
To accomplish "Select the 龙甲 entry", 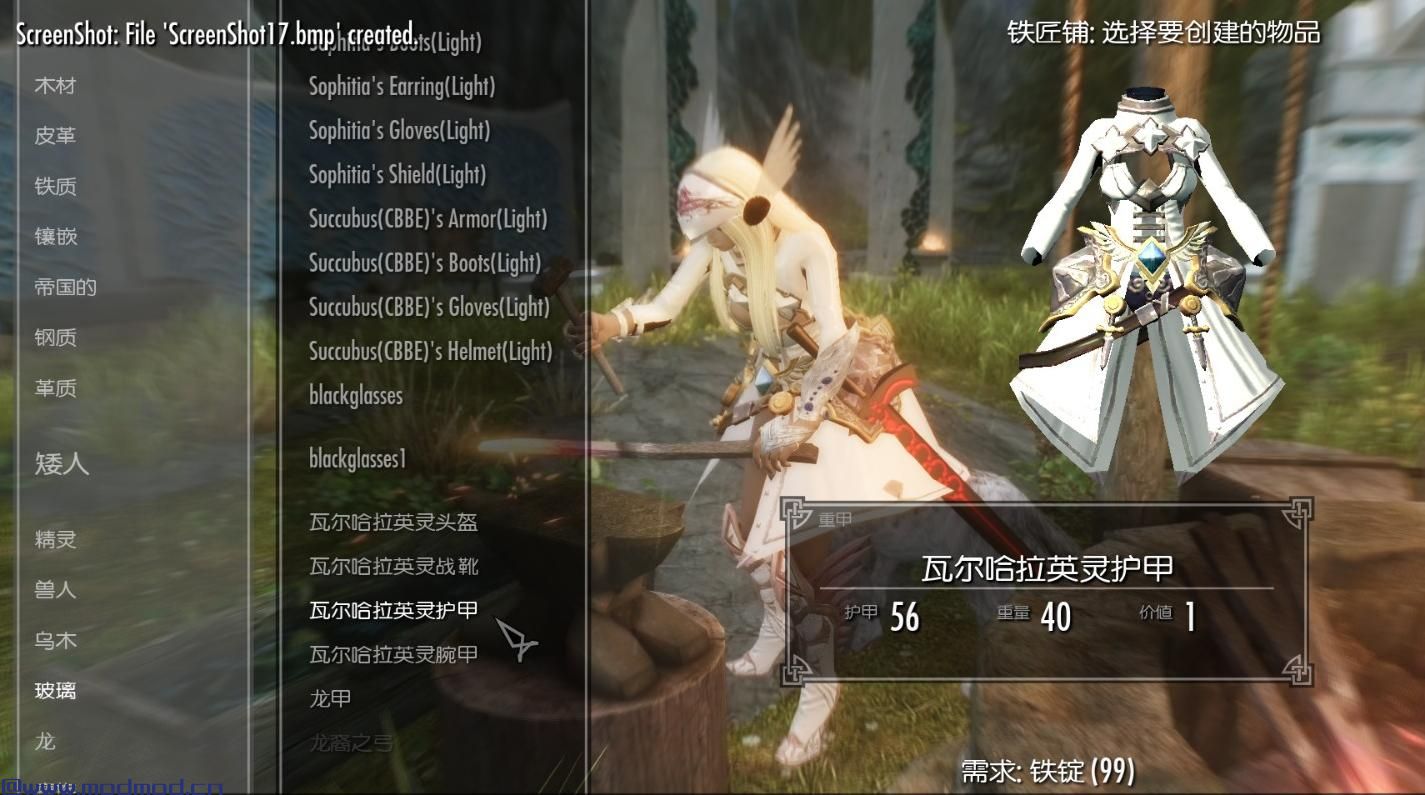I will click(x=330, y=697).
